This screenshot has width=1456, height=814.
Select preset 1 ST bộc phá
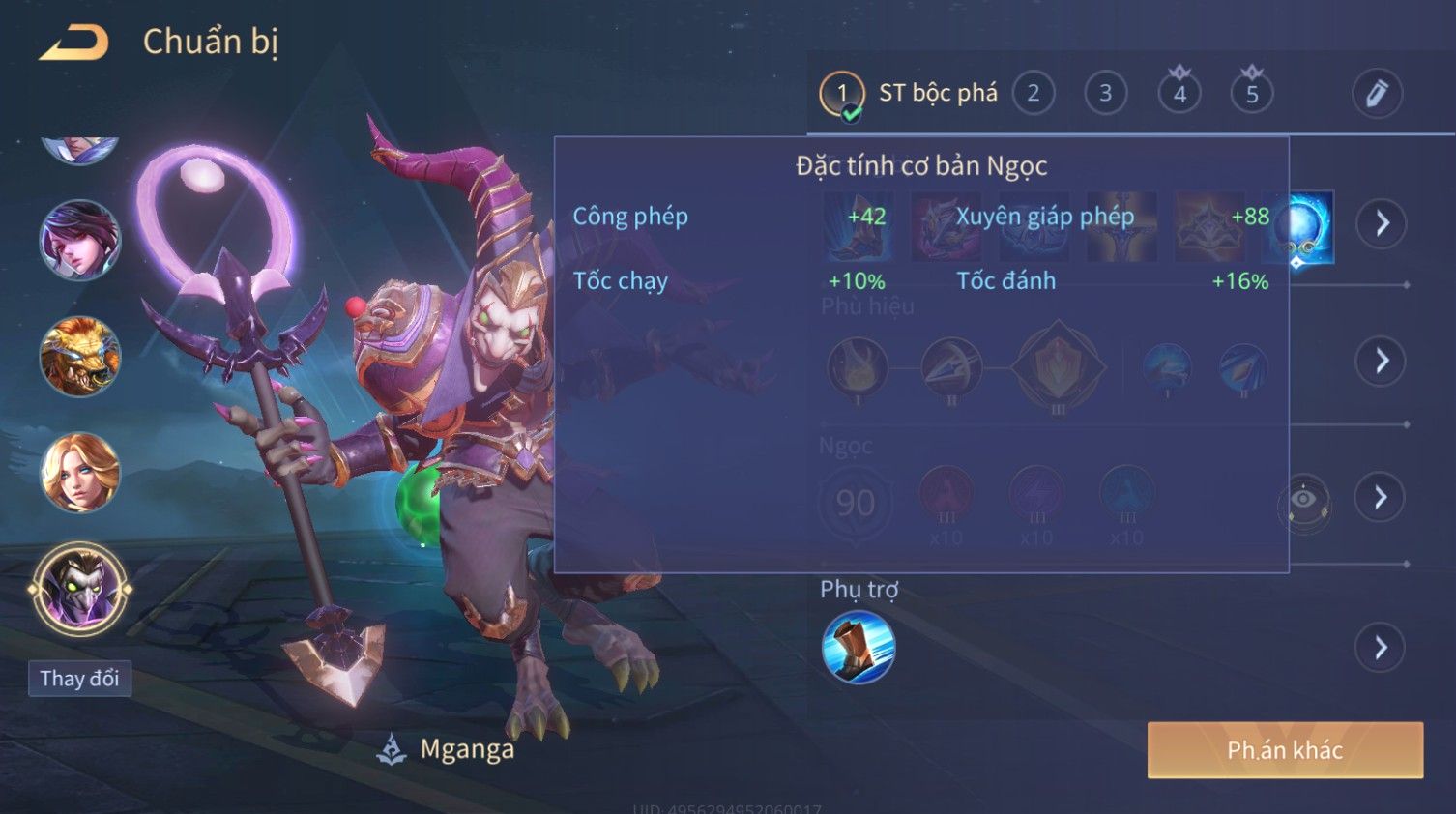coord(842,94)
